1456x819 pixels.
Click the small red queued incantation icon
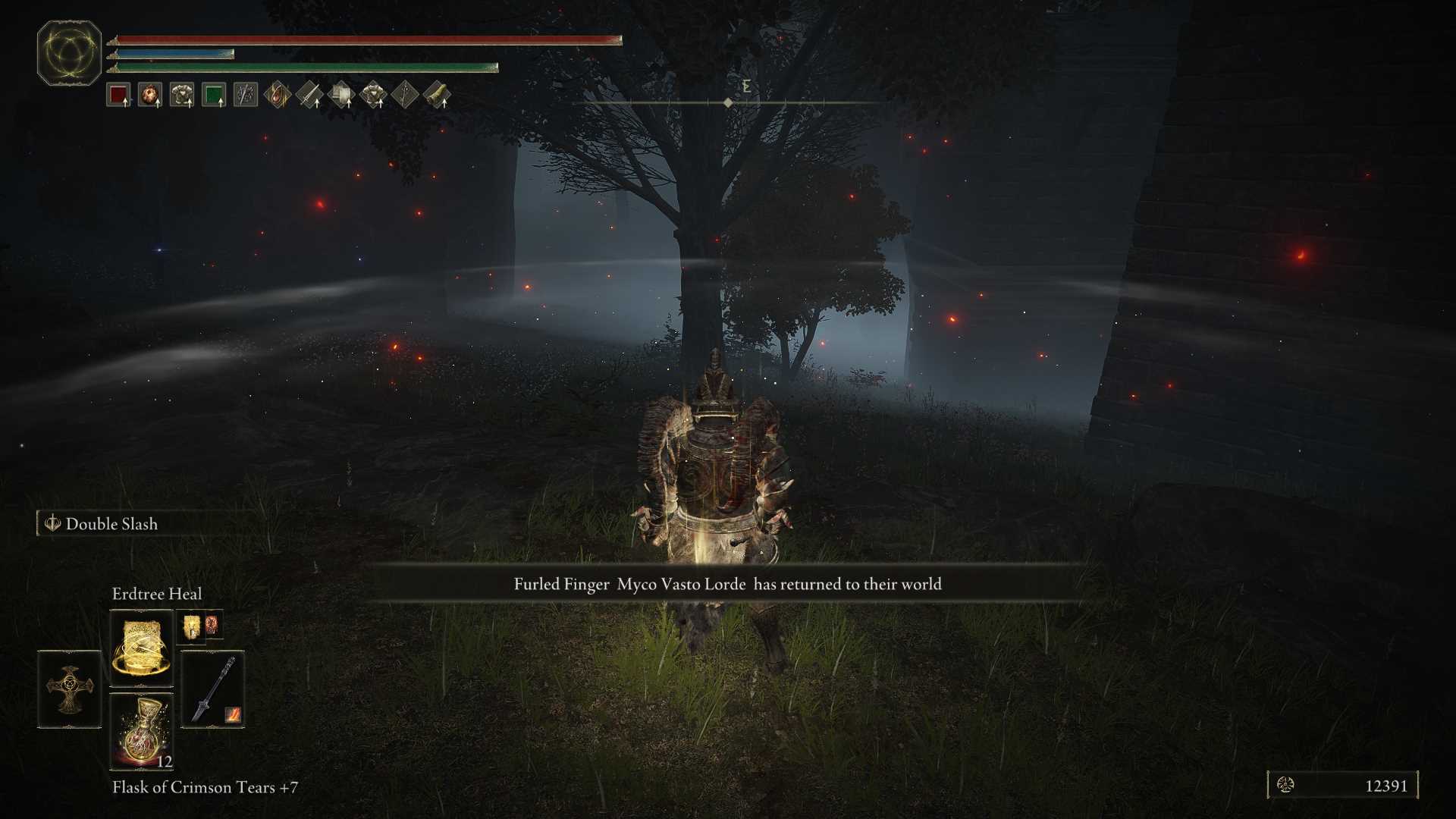tap(212, 623)
